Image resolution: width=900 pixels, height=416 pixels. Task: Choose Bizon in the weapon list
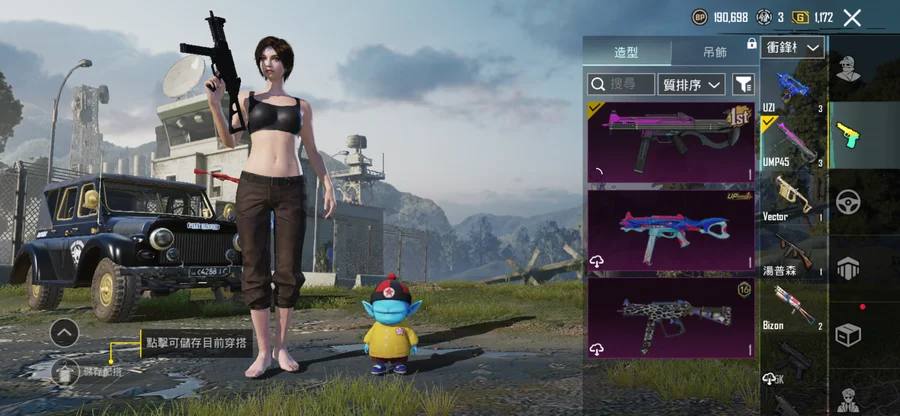pyautogui.click(x=792, y=305)
